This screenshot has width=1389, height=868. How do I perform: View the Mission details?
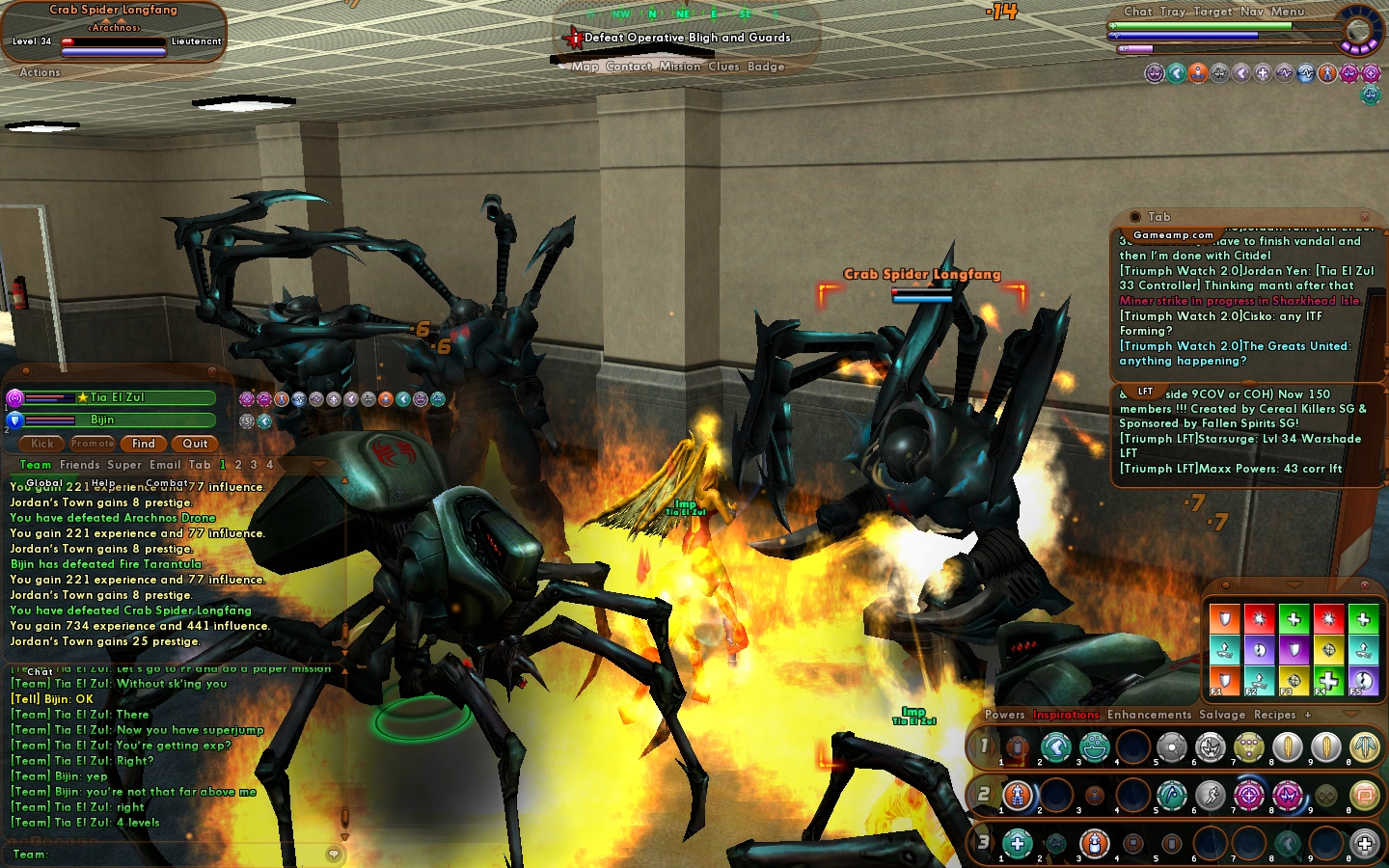coord(680,67)
